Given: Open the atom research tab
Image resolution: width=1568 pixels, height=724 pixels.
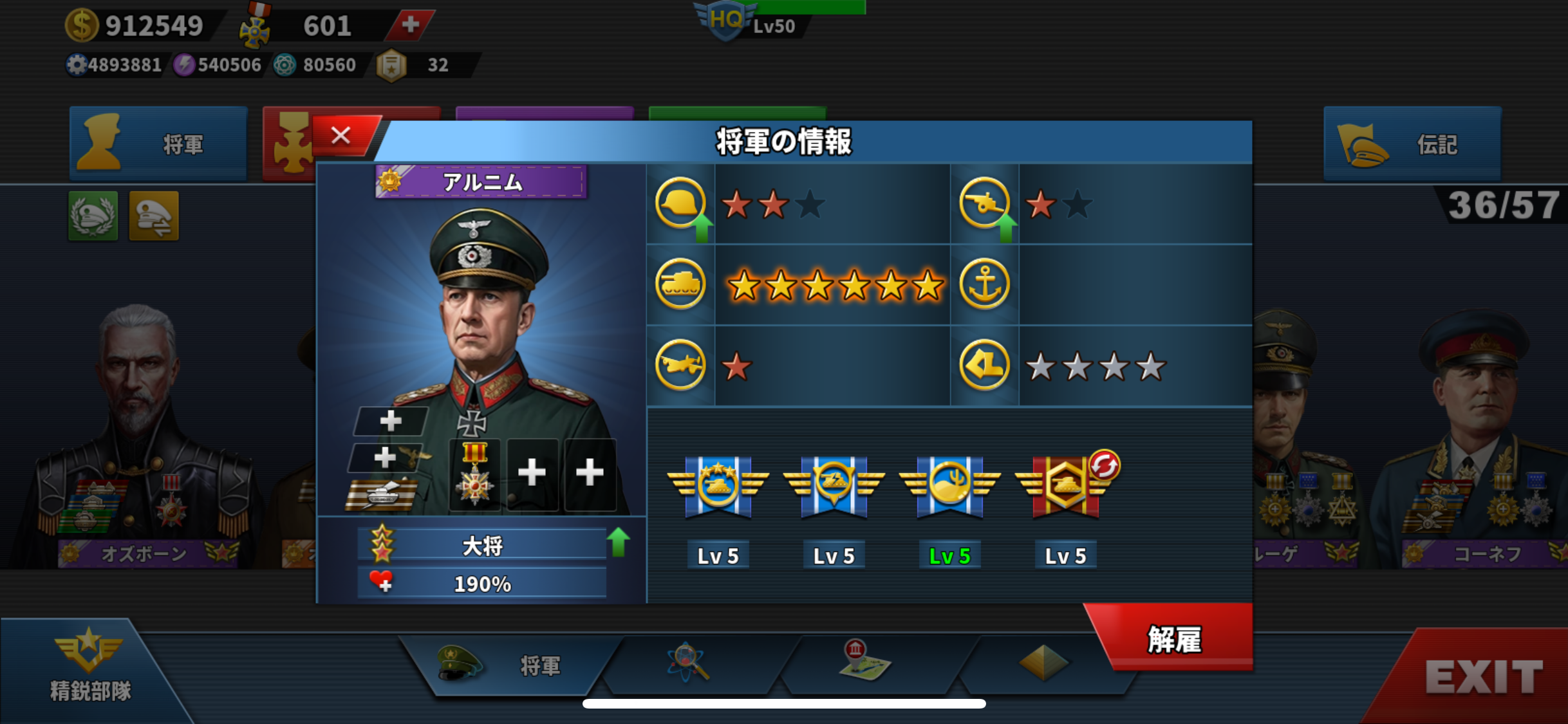Looking at the screenshot, I should [688, 662].
